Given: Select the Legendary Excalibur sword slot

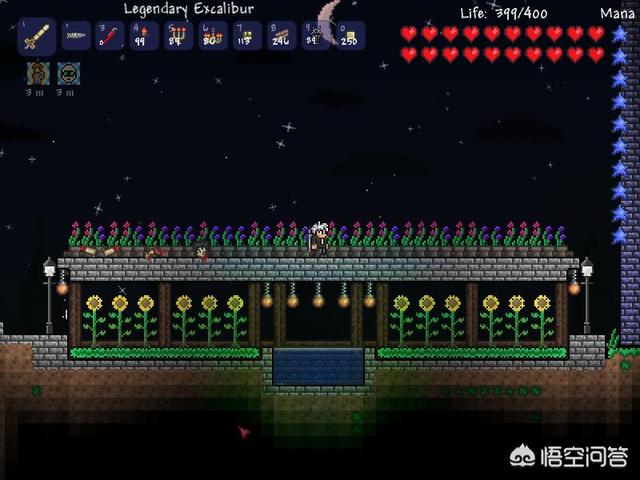Looking at the screenshot, I should click(x=38, y=36).
